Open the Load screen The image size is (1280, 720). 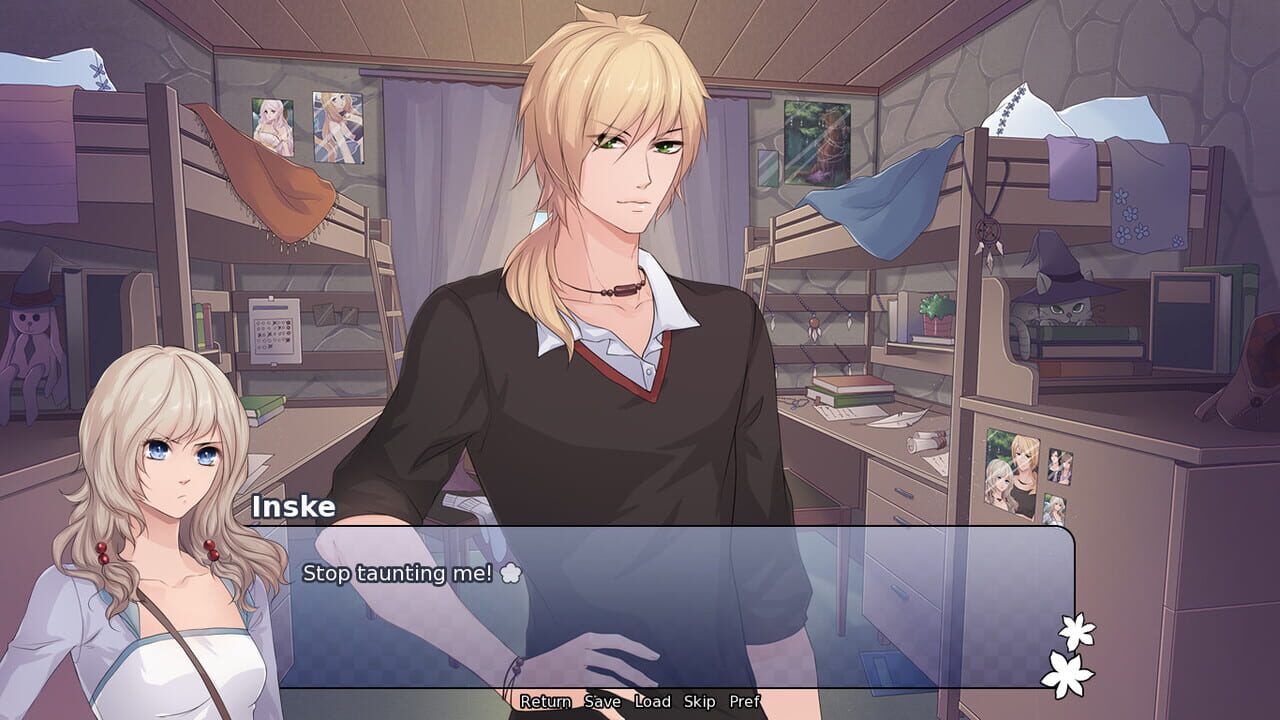point(651,702)
